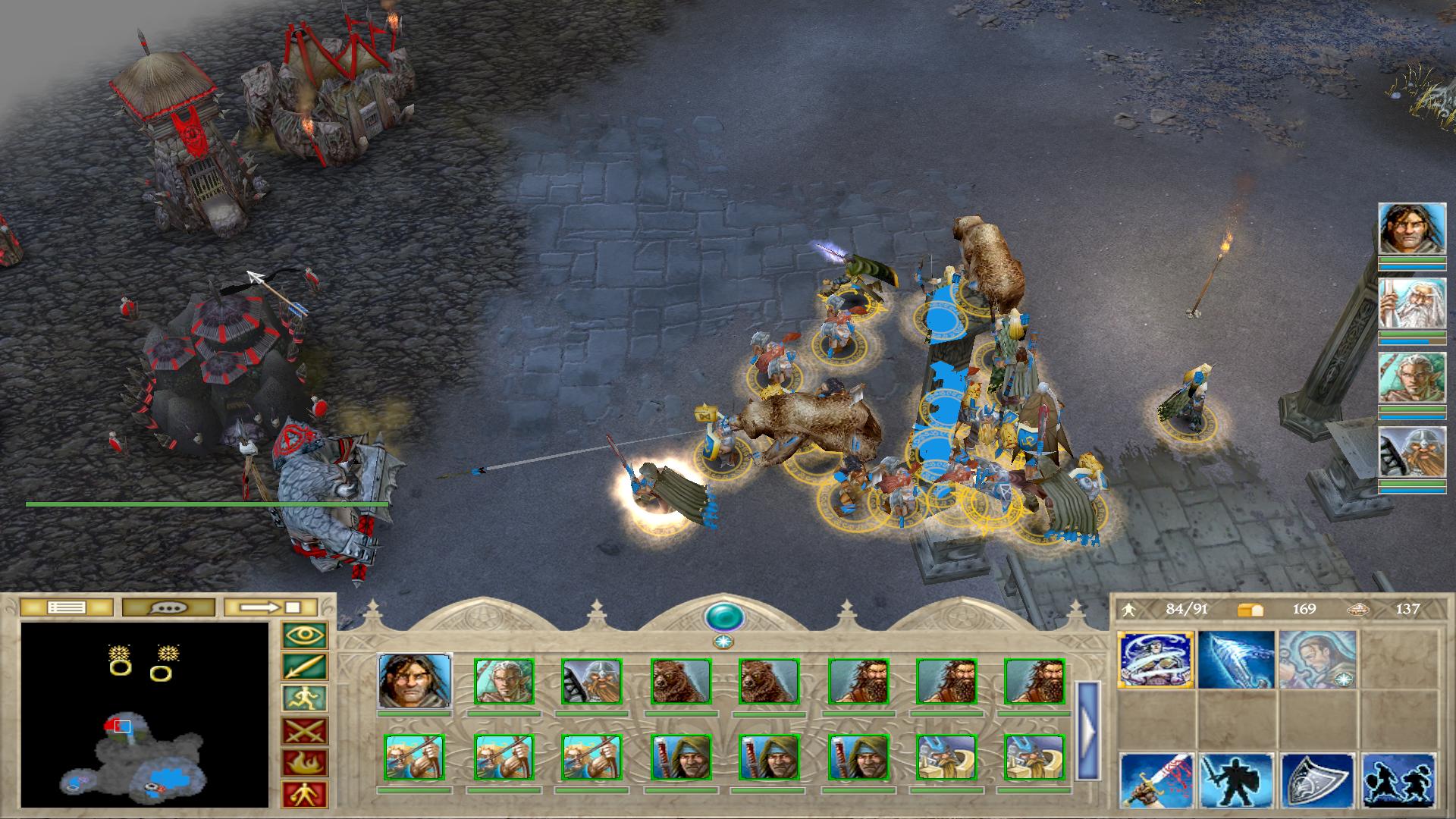Open the objectives list button above minimap
Image resolution: width=1456 pixels, height=819 pixels.
[x=66, y=607]
